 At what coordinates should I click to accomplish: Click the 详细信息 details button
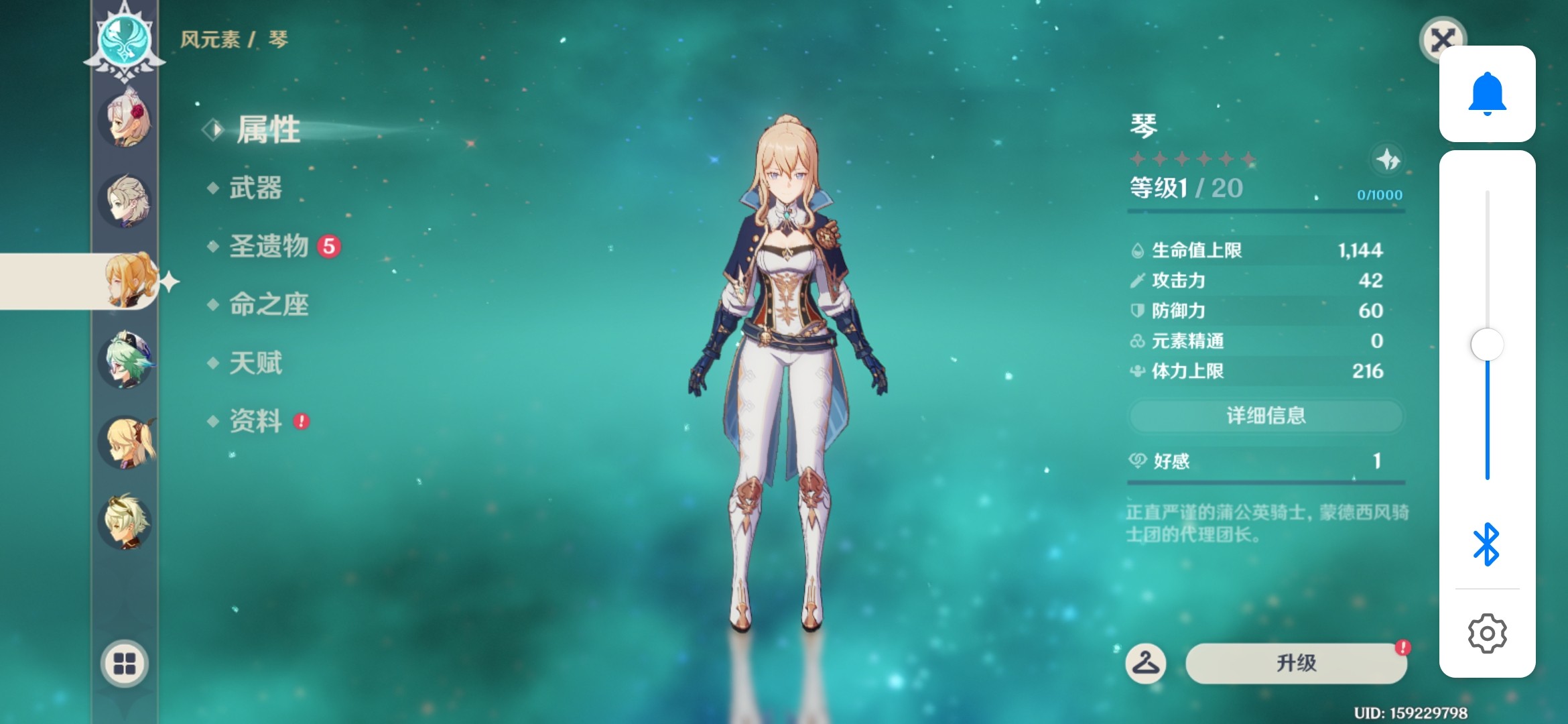(x=1265, y=416)
